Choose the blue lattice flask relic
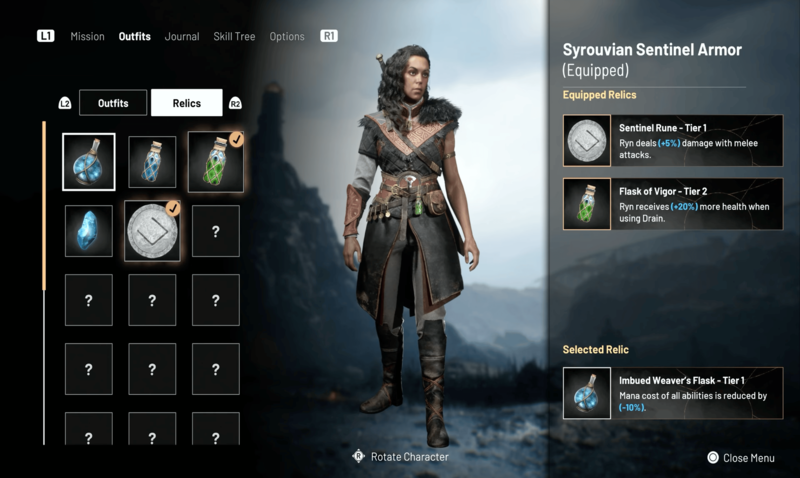The image size is (800, 478). (152, 162)
